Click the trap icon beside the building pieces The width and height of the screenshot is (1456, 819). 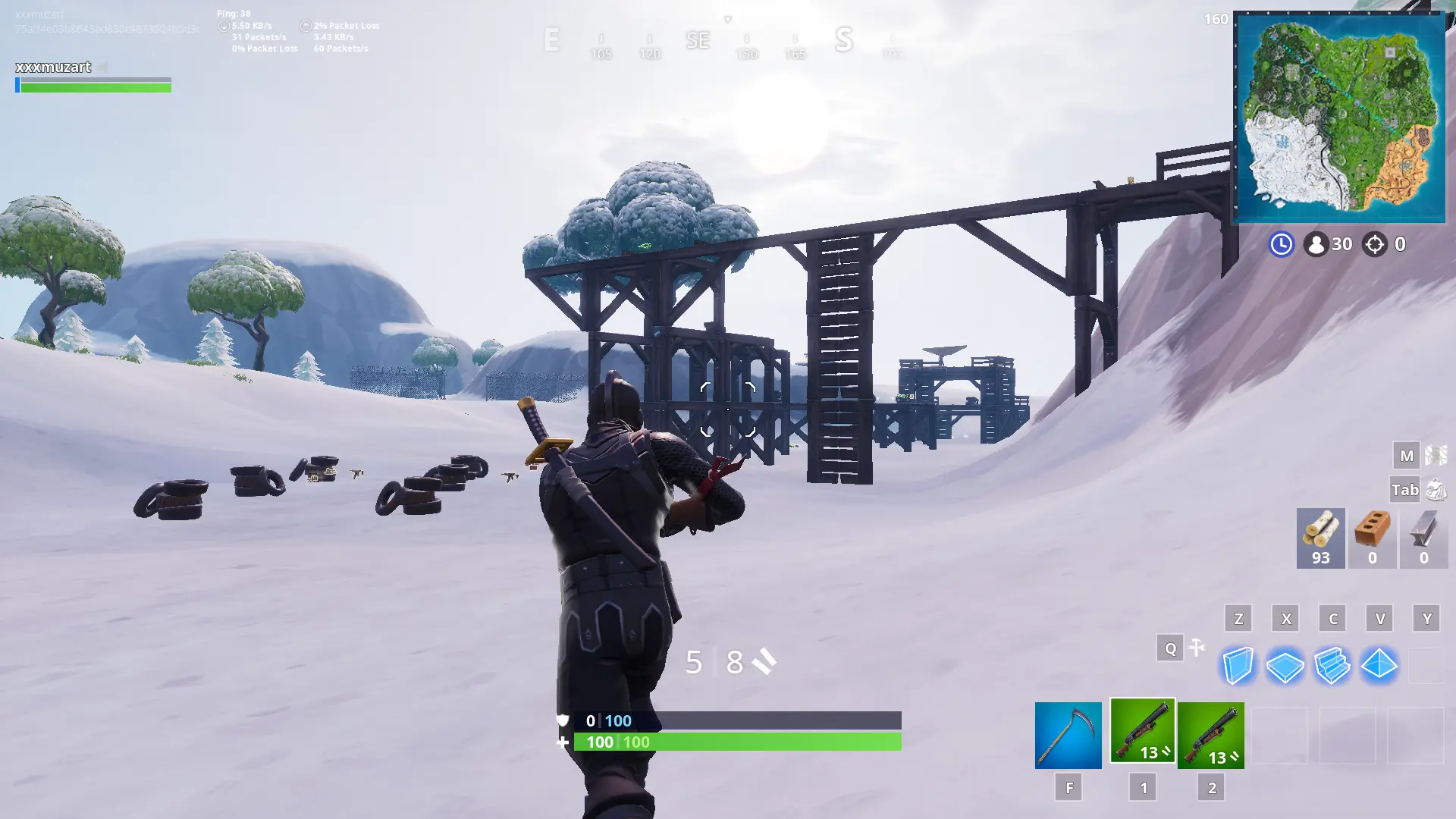click(1197, 648)
